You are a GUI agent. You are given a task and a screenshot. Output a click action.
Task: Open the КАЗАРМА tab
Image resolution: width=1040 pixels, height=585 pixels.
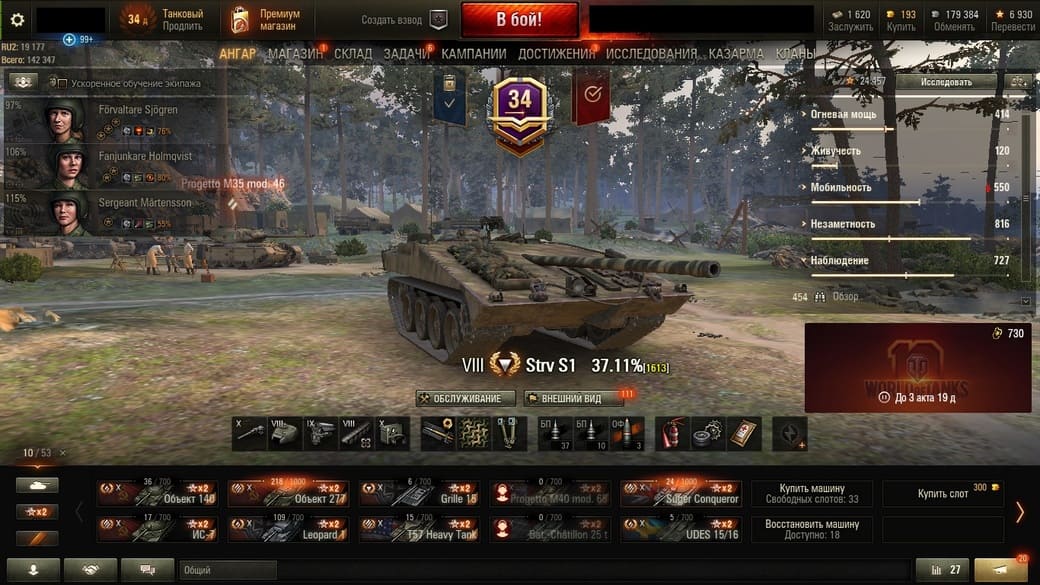point(737,53)
